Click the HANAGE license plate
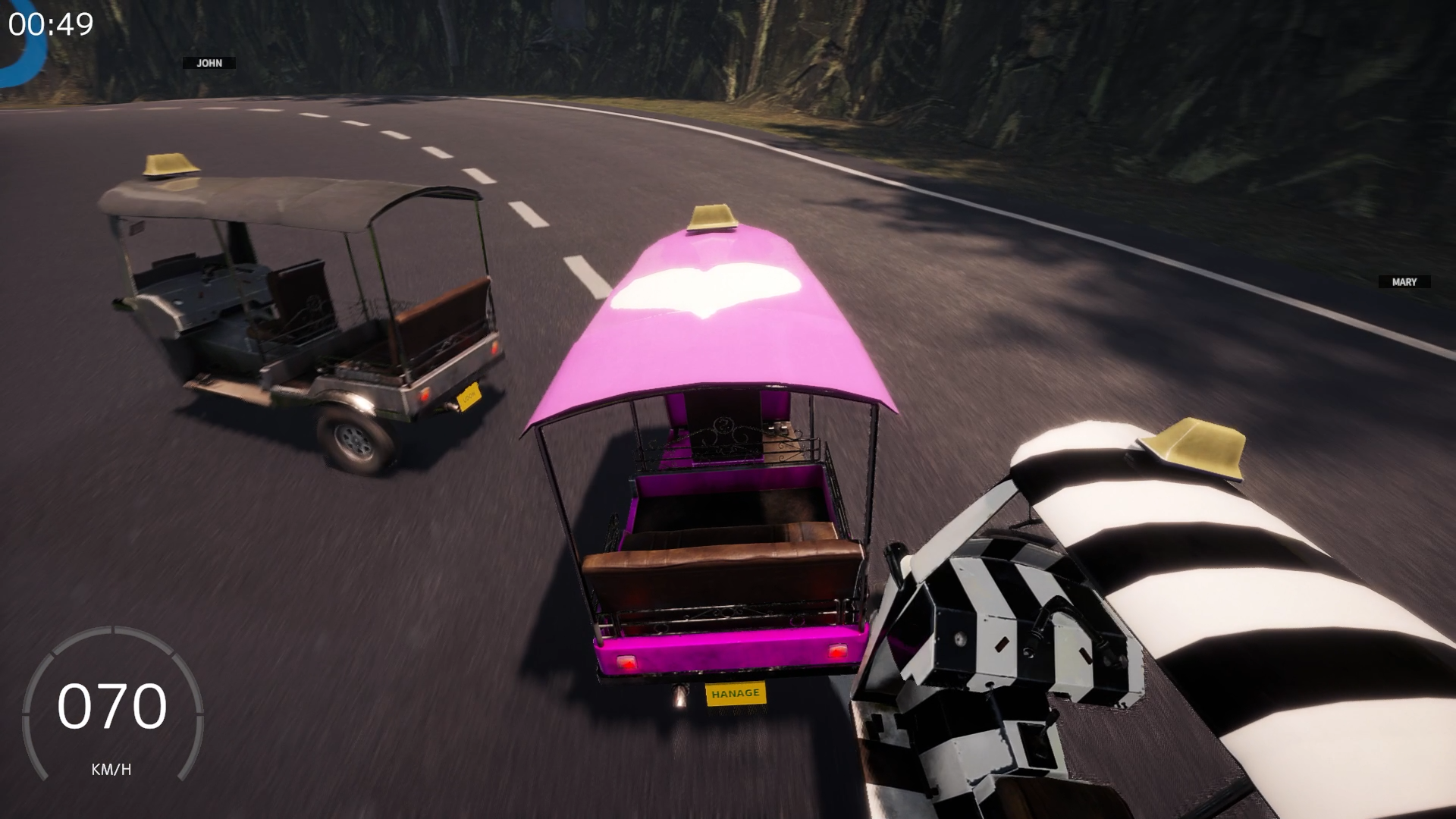The image size is (1456, 819). pyautogui.click(x=734, y=692)
